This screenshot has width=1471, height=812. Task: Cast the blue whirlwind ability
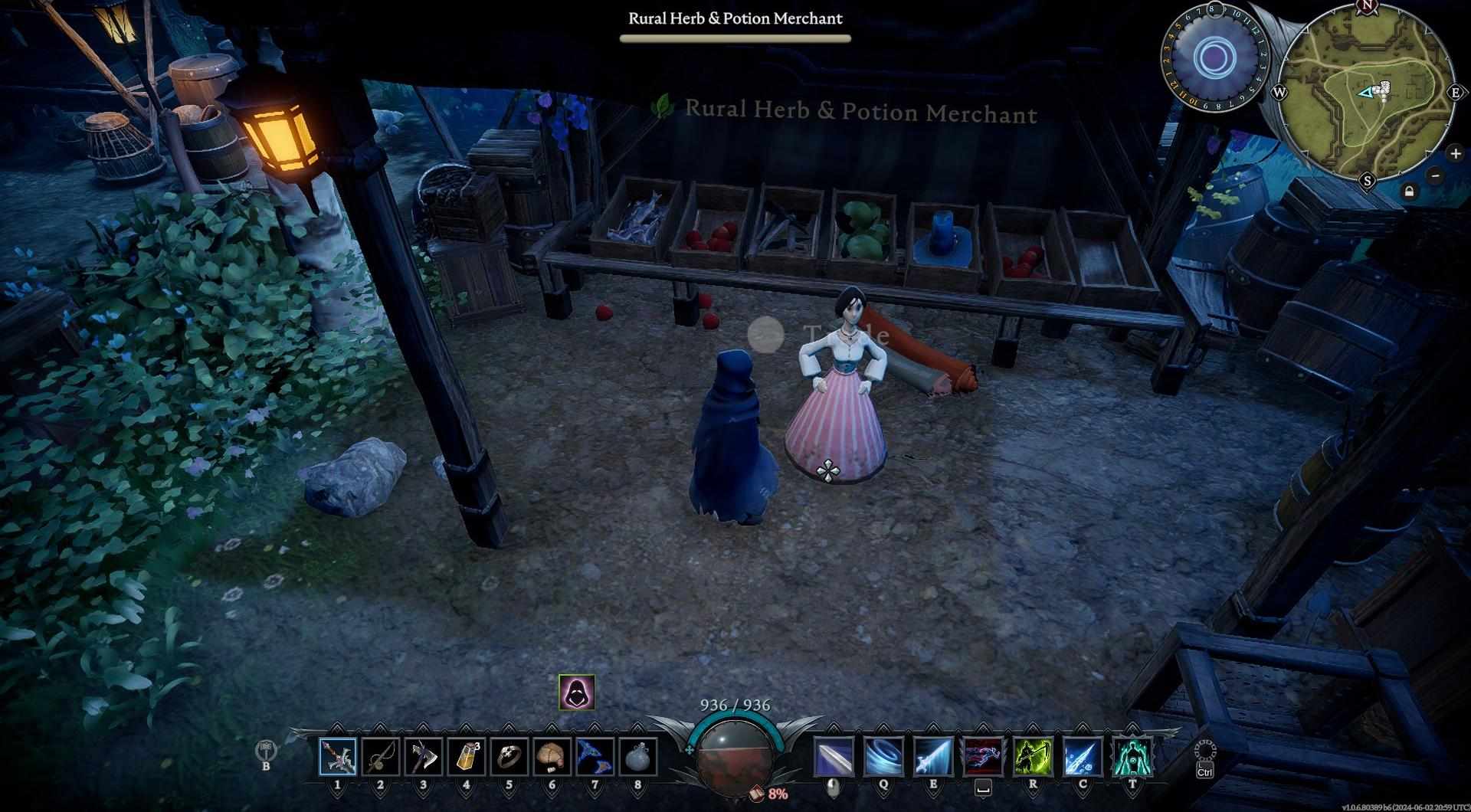883,758
